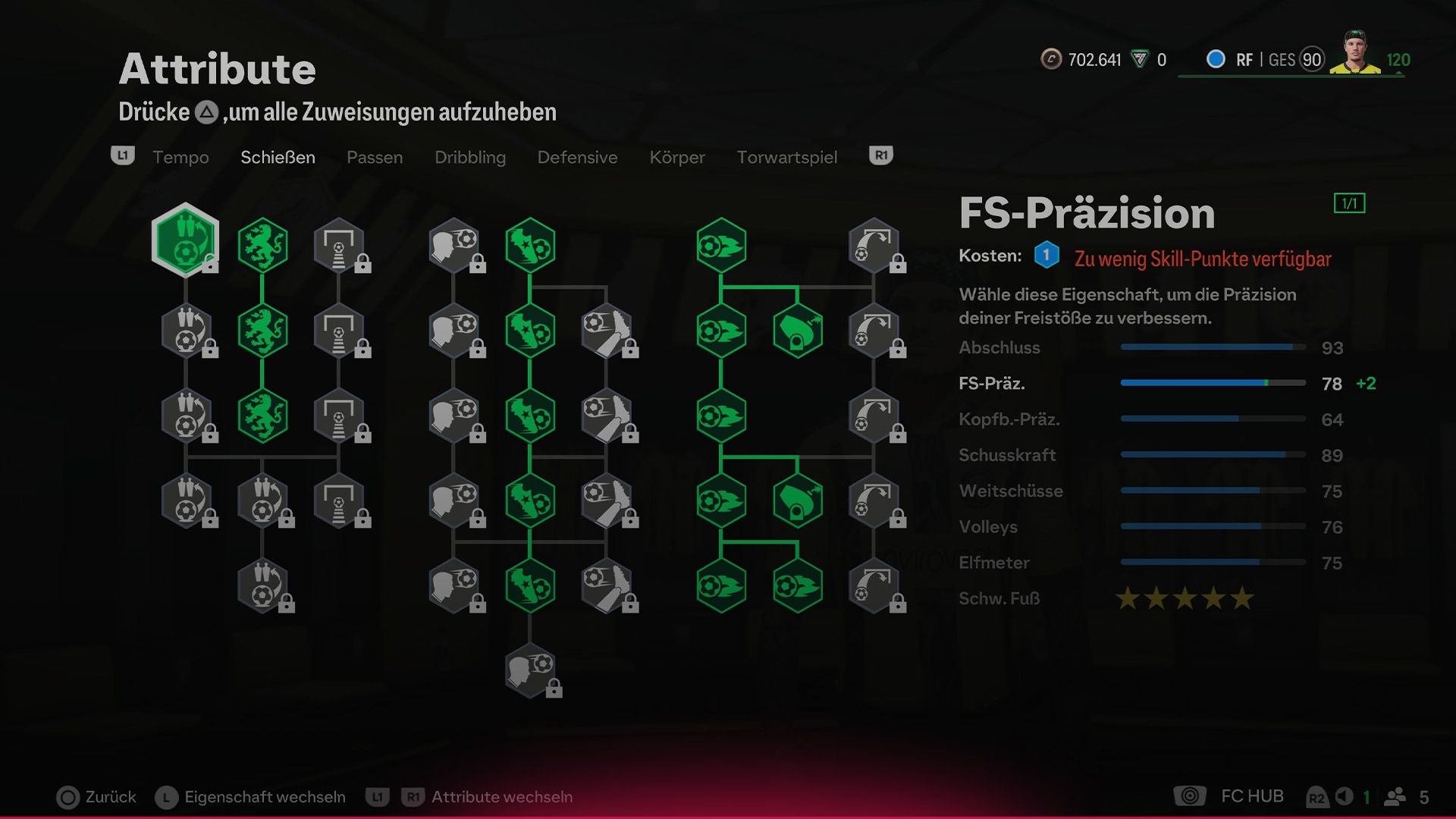
Task: Activate the locked Kopfball header node
Action: [x=455, y=244]
